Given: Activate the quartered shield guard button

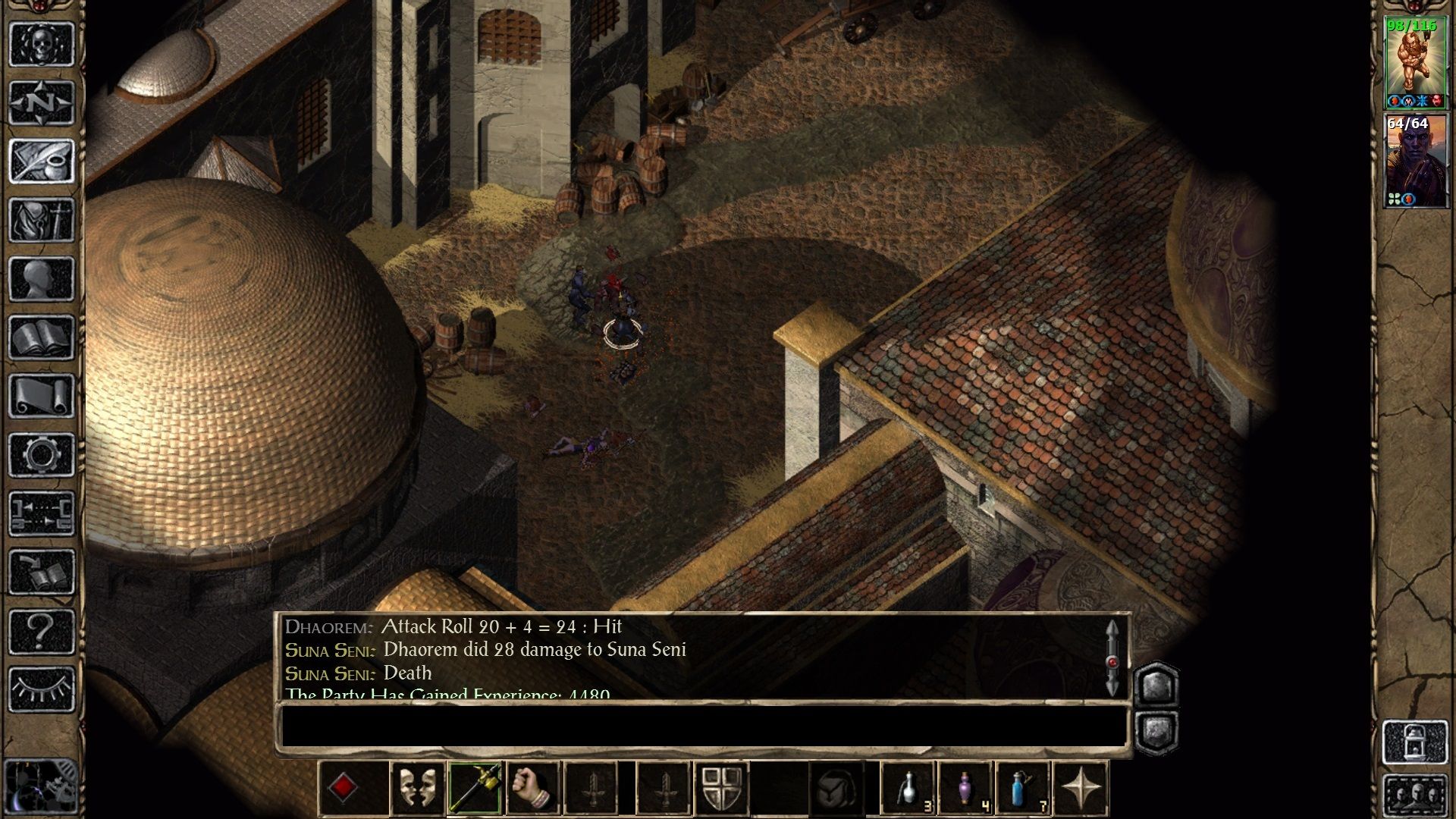Looking at the screenshot, I should (x=721, y=788).
